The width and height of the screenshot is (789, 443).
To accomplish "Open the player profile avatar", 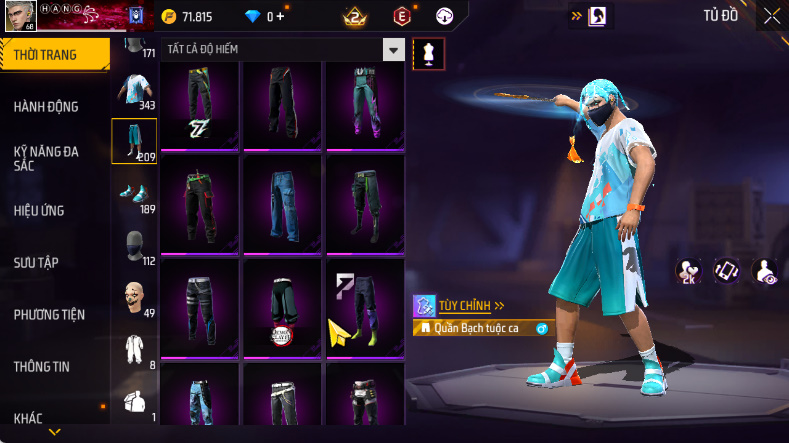I will point(19,16).
